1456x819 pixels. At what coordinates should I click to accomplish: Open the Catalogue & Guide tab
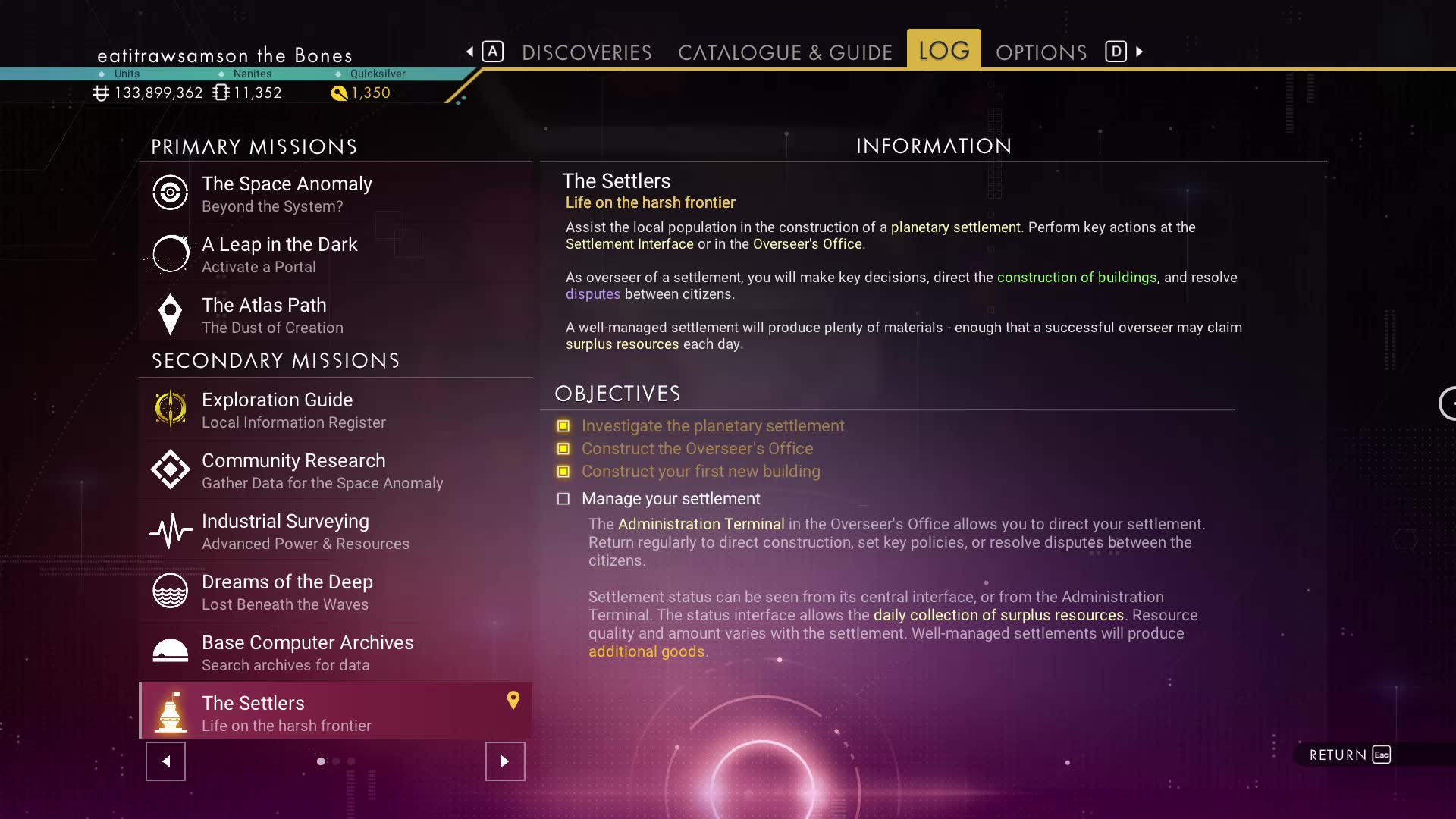click(785, 52)
